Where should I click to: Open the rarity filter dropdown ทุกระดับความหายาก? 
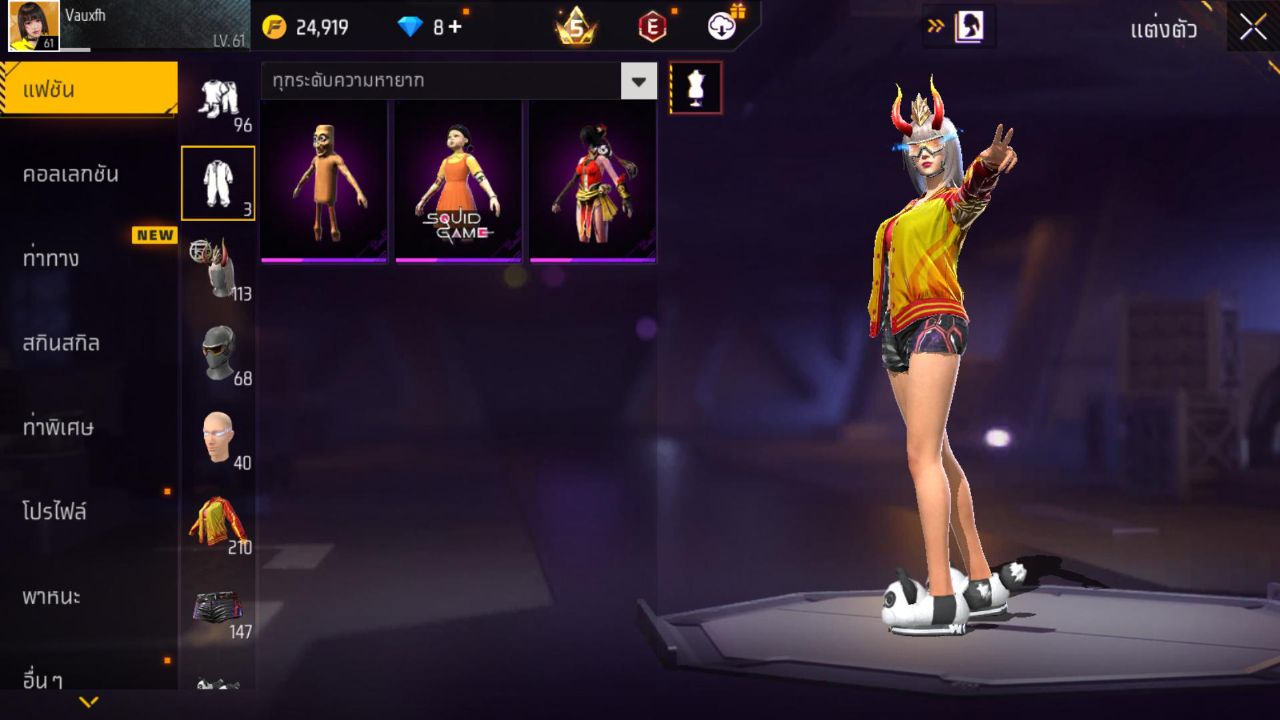440,83
